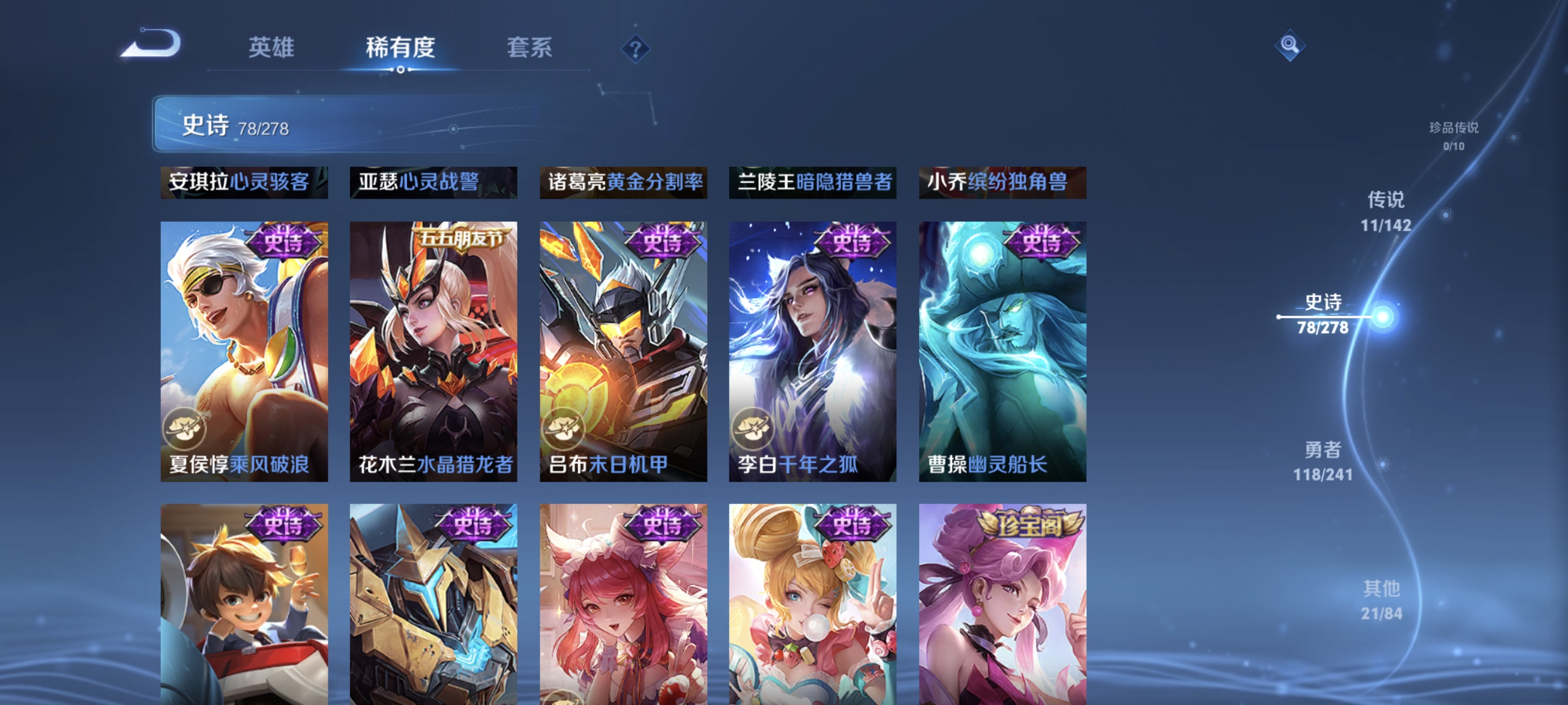View the 安琪拉心灵骇客 skin entry
The height and width of the screenshot is (705, 1568).
click(244, 183)
